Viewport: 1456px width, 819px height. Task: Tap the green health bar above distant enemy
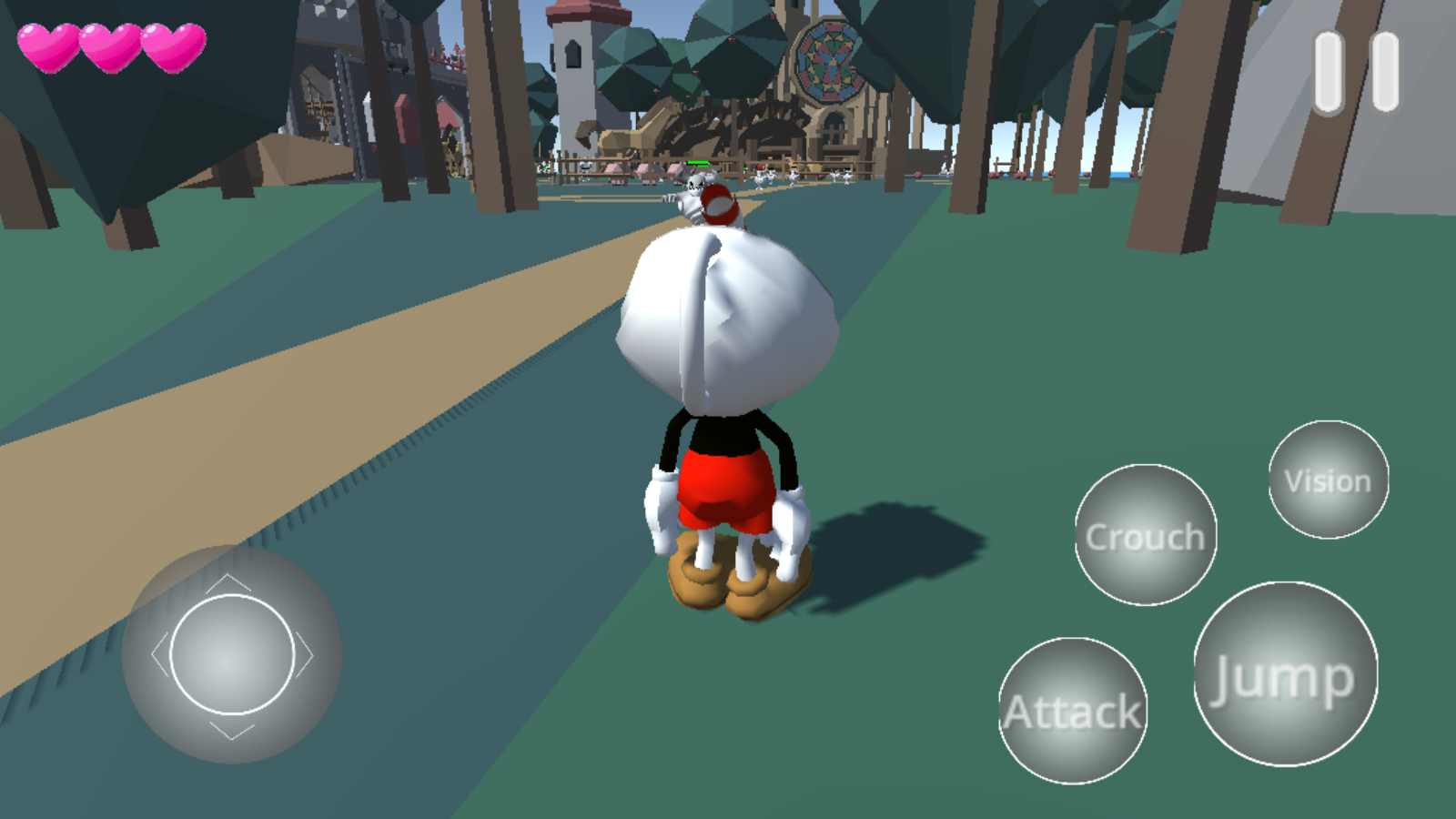point(699,163)
